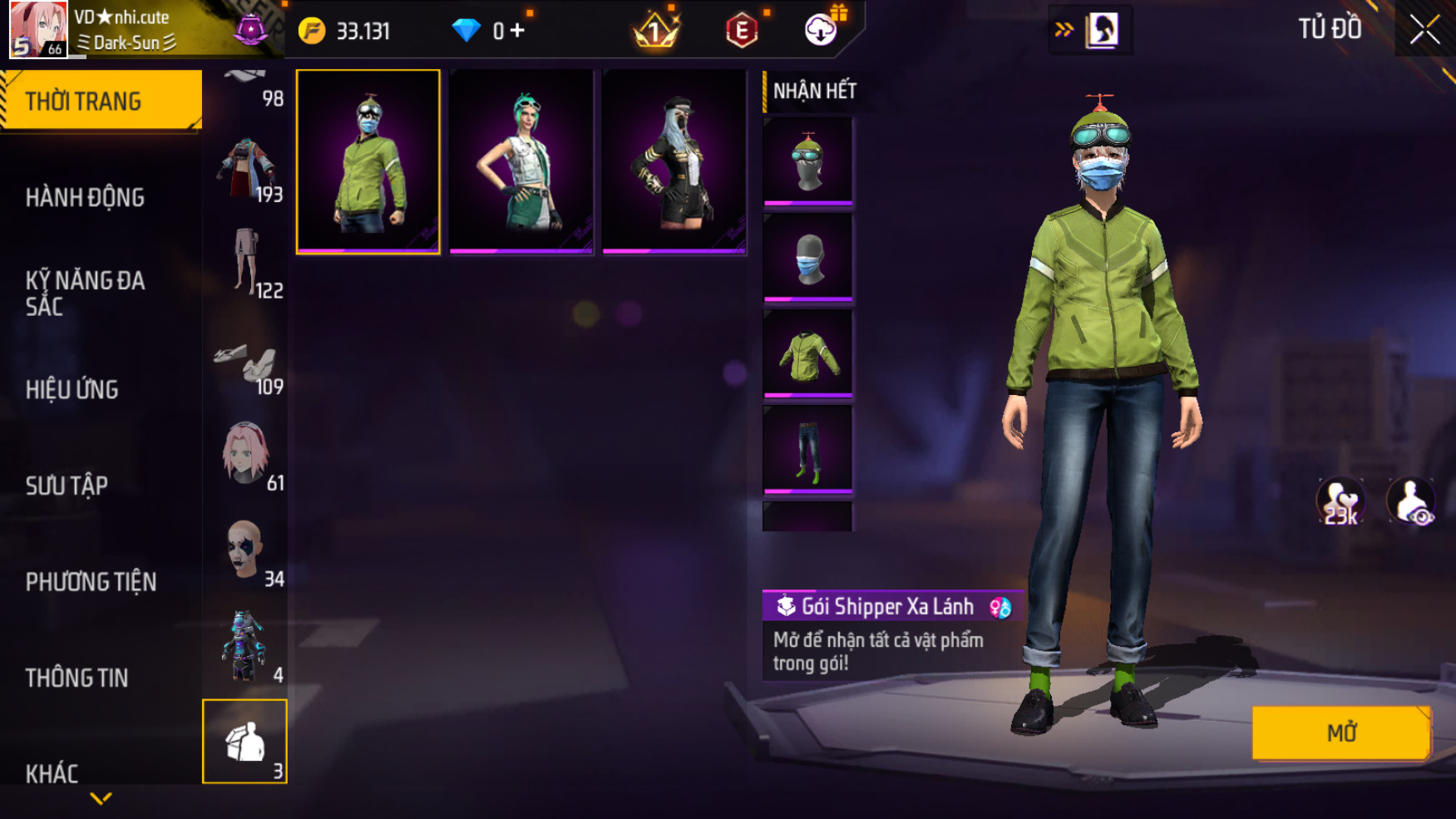This screenshot has height=819, width=1456.
Task: Select the bundle box subcategory icon
Action: point(245,741)
